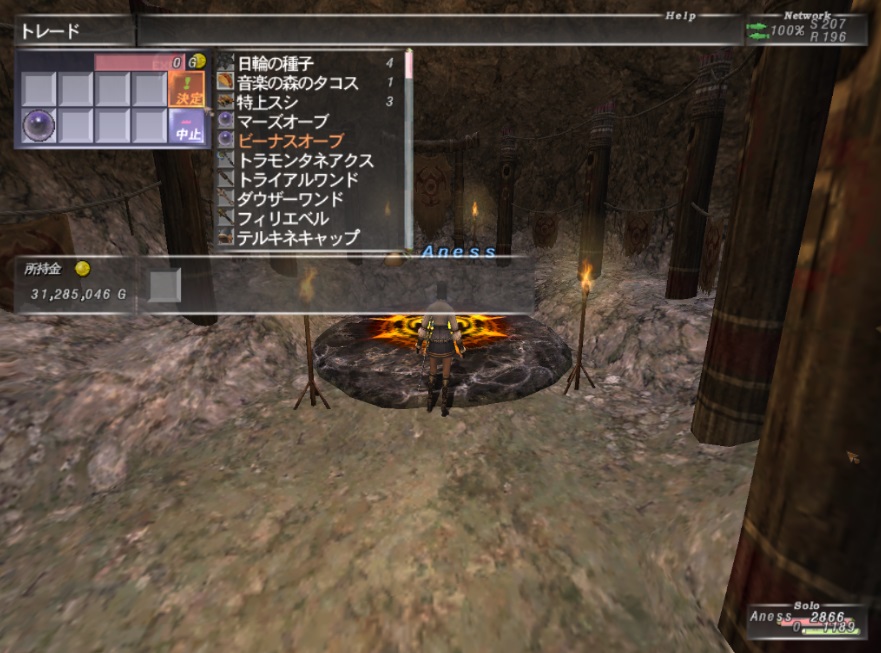Click the item list scrollbar
881x653 pixels.
coord(408,150)
